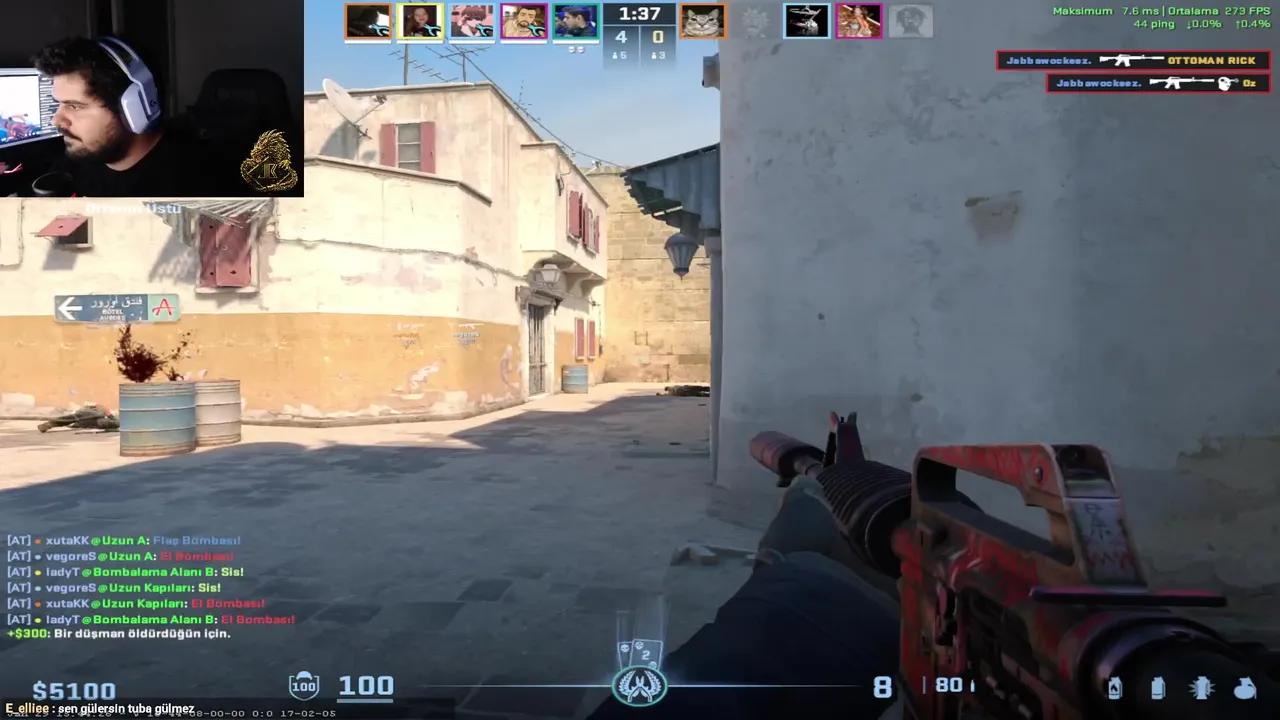Click the T score showing 0
1280x720 pixels.
pyautogui.click(x=659, y=37)
